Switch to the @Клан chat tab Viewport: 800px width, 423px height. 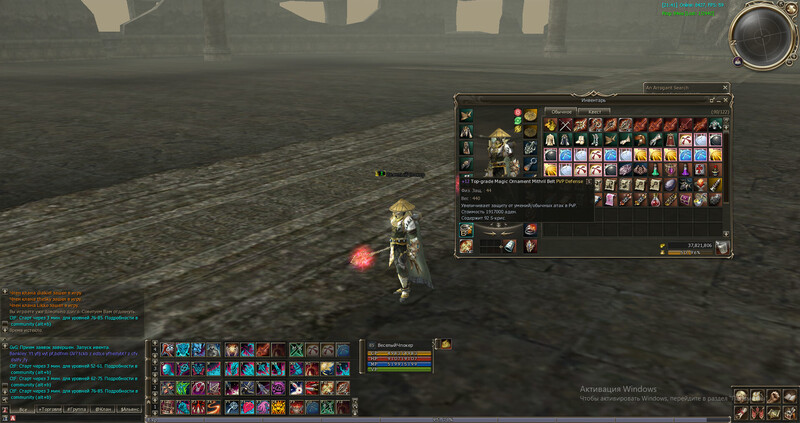(103, 410)
